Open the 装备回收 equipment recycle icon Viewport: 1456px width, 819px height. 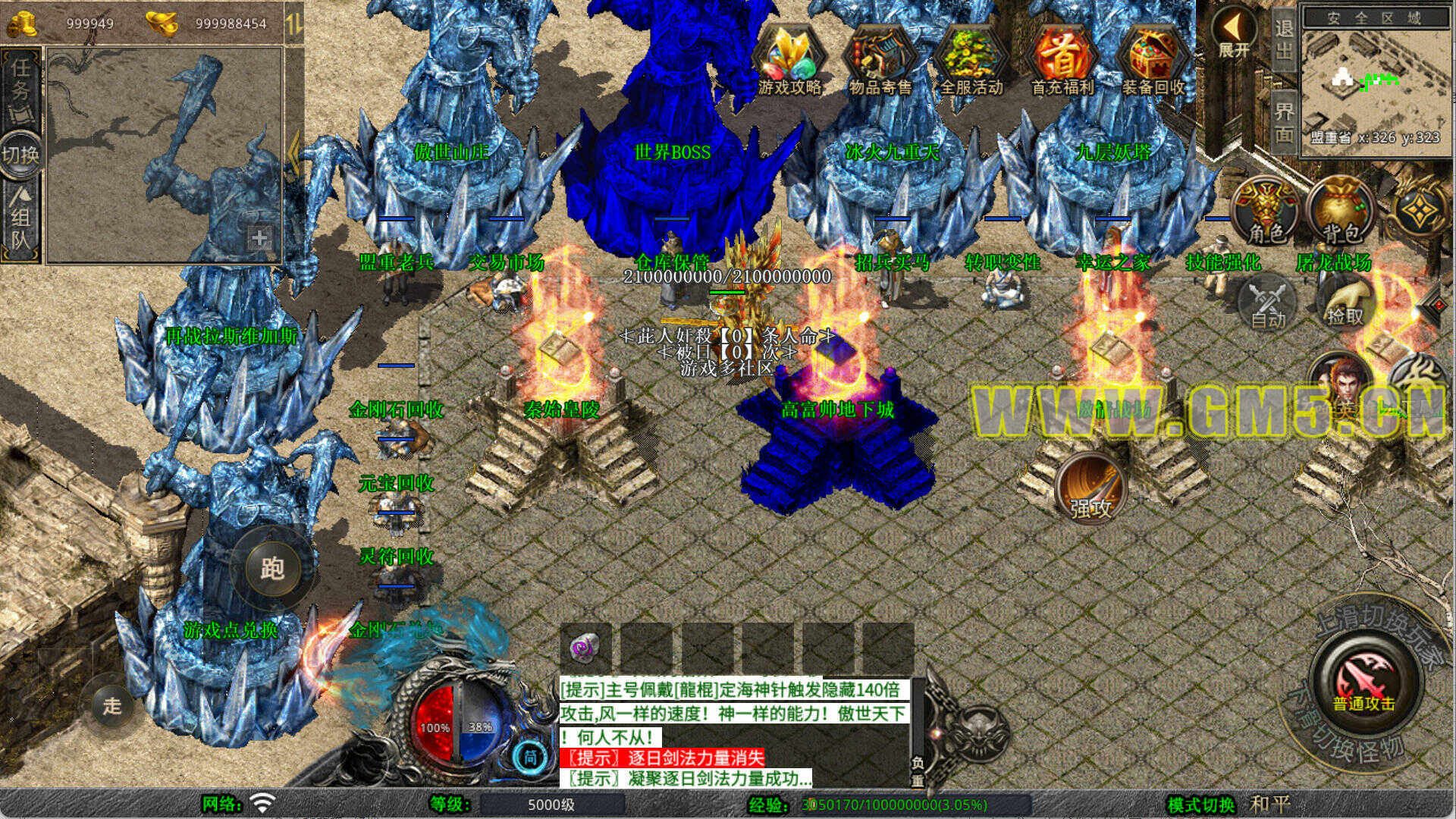[1153, 59]
